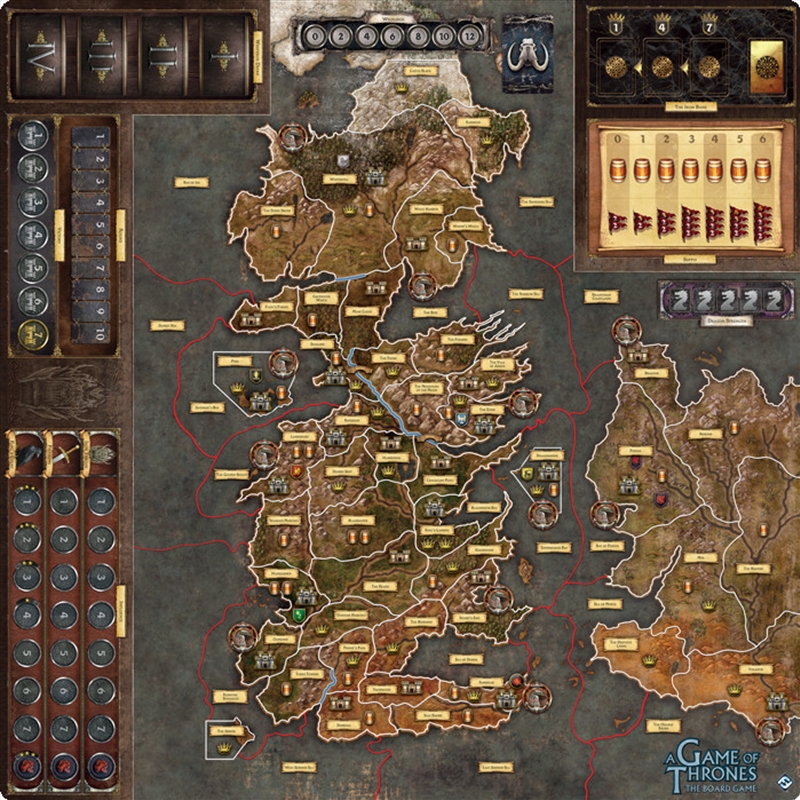Select space 1 on the Round track
Viewport: 800px width, 800px height.
100,134
